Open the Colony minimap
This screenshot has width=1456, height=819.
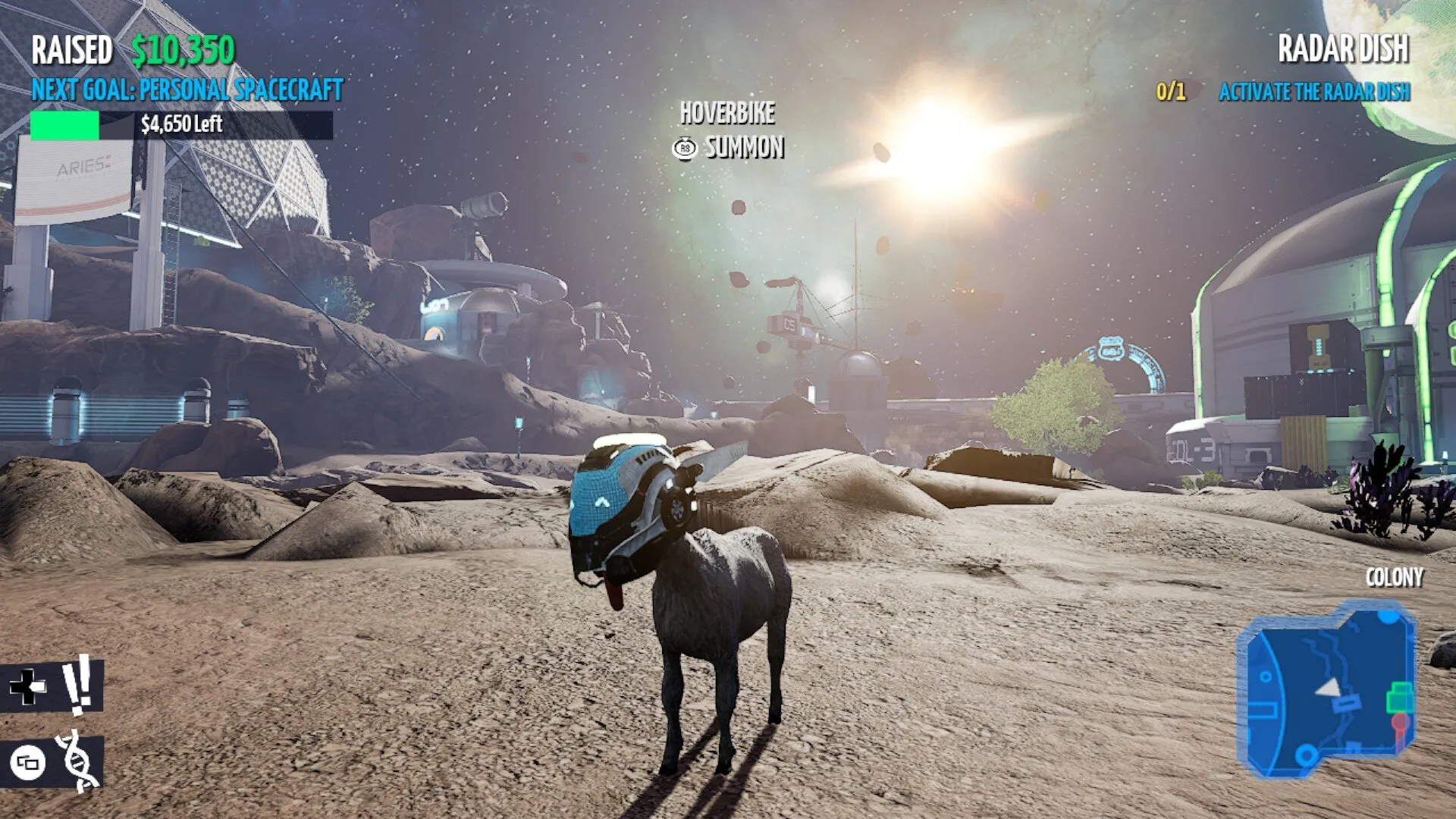pos(1327,690)
